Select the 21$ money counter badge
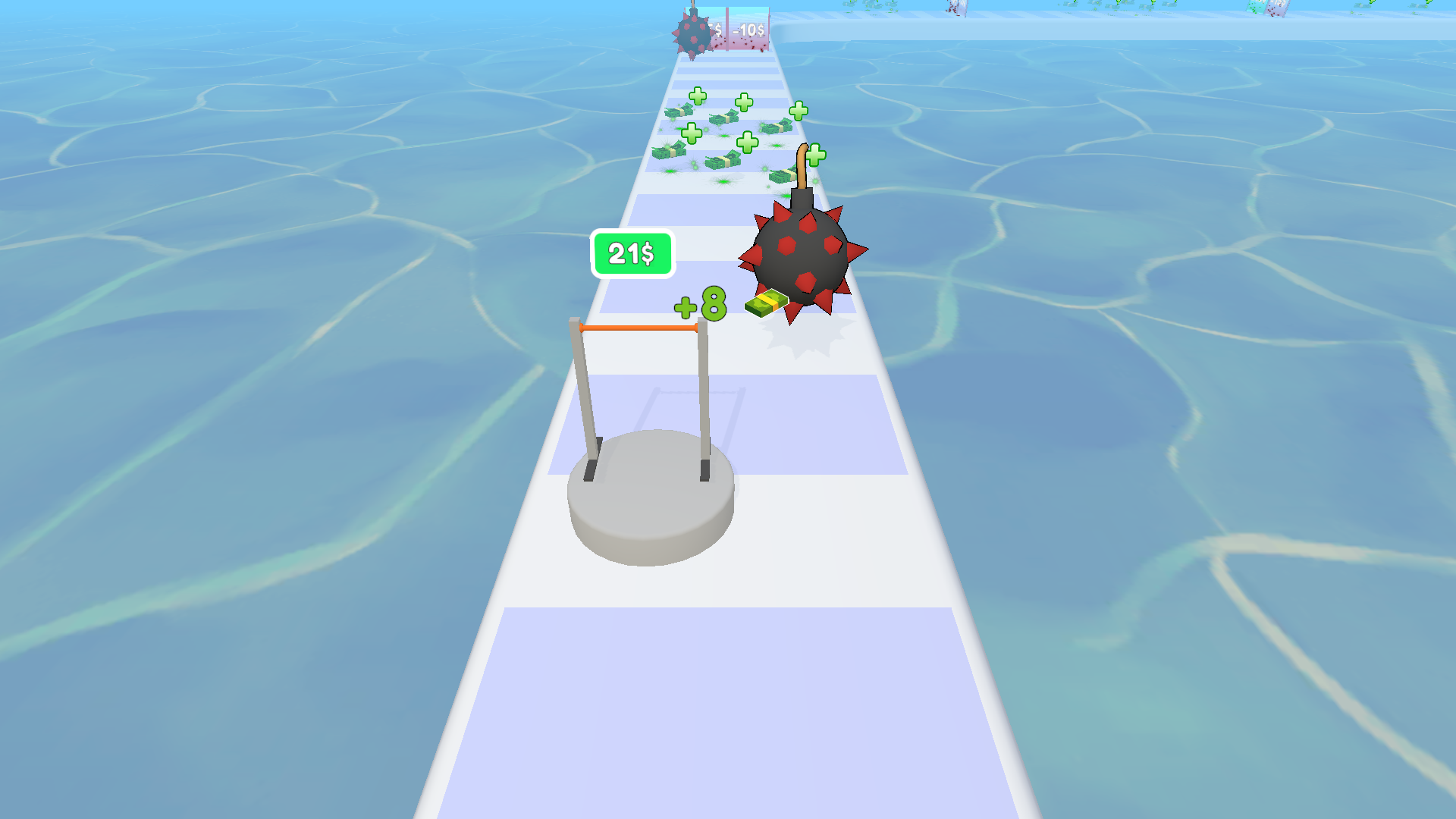1456x819 pixels. point(633,251)
